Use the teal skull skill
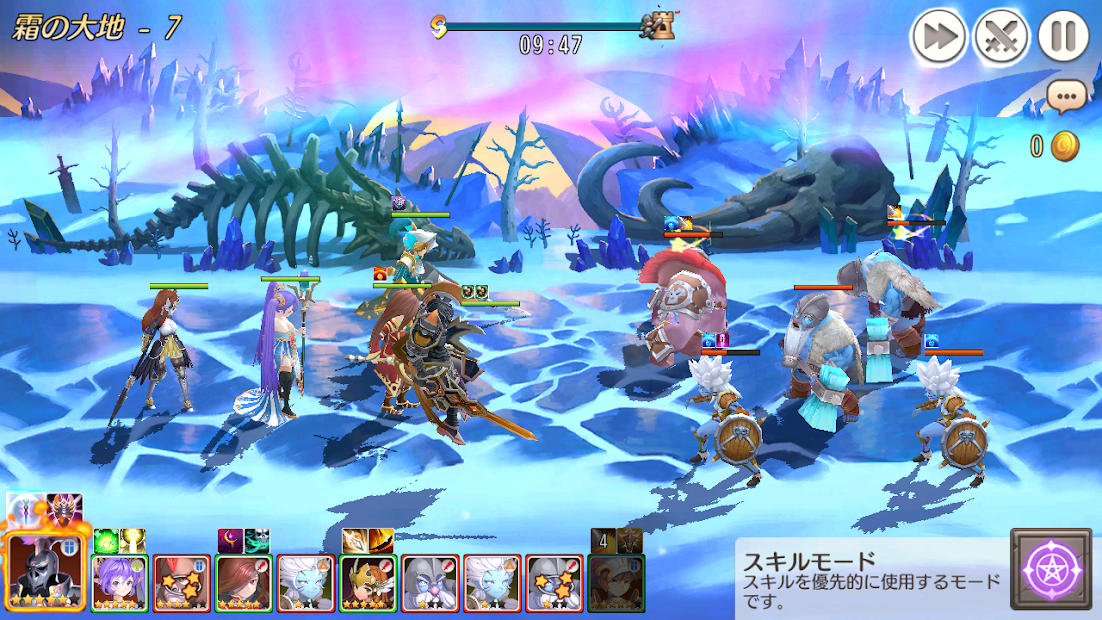This screenshot has width=1102, height=620. (257, 541)
